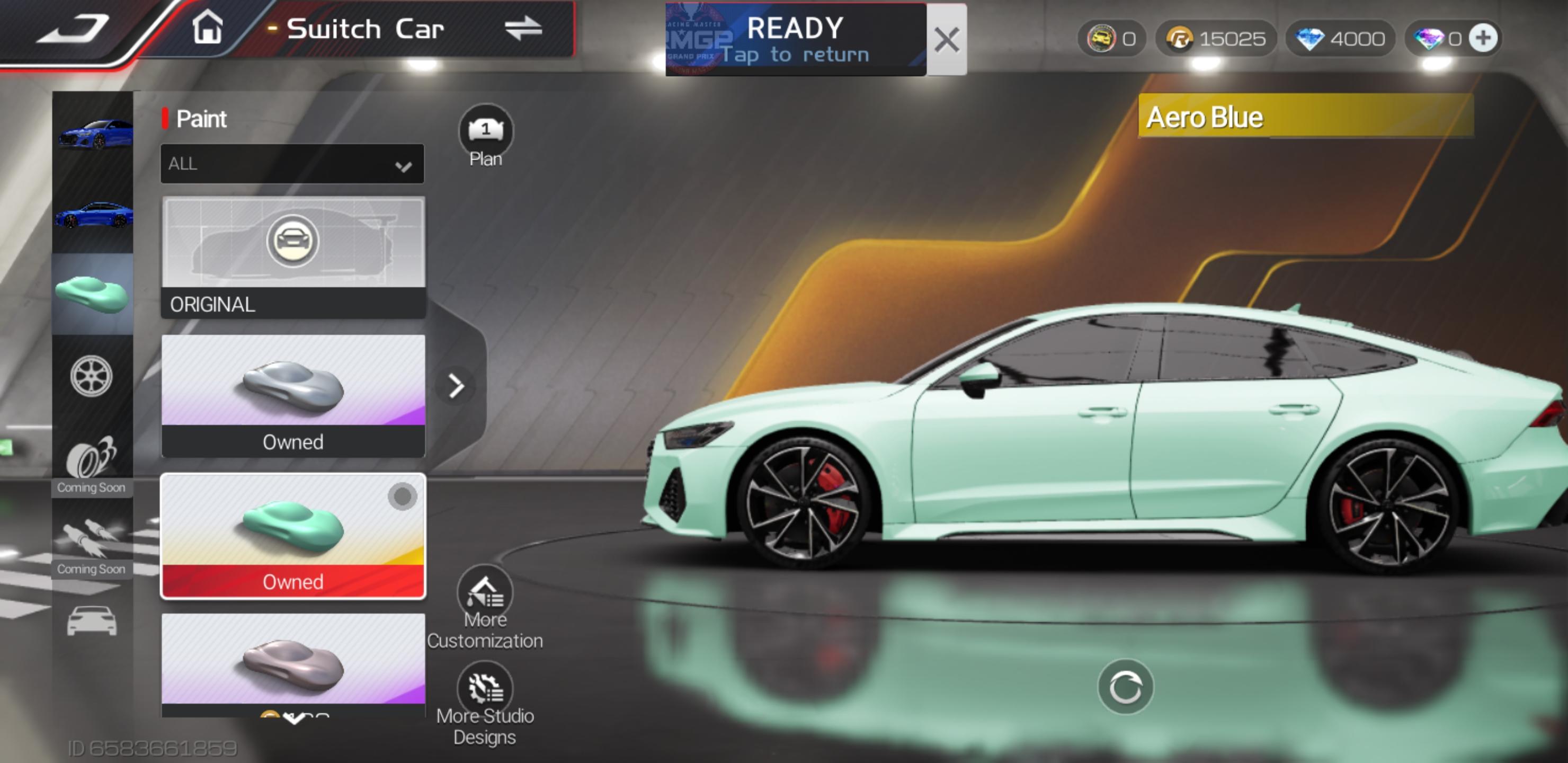Viewport: 1568px width, 763px height.
Task: Open the home screen icon
Action: [207, 28]
